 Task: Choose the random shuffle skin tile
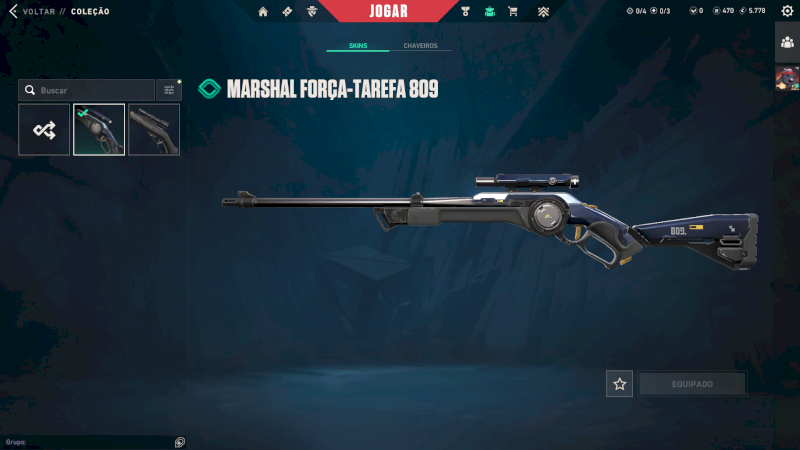pyautogui.click(x=44, y=130)
